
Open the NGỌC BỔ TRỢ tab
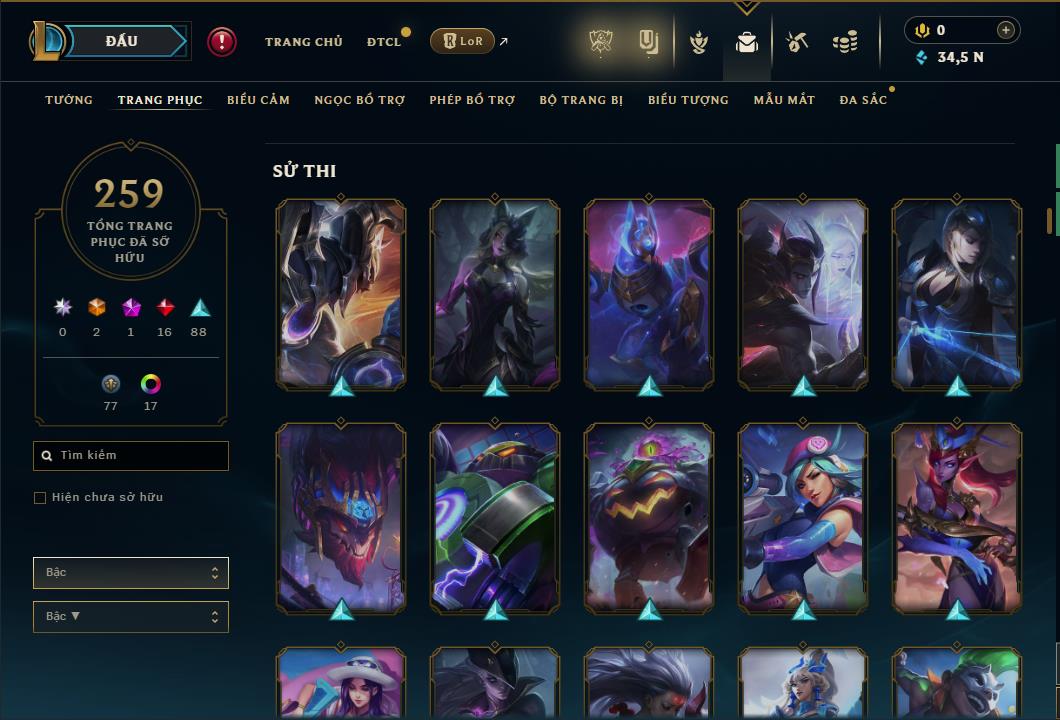click(x=359, y=100)
